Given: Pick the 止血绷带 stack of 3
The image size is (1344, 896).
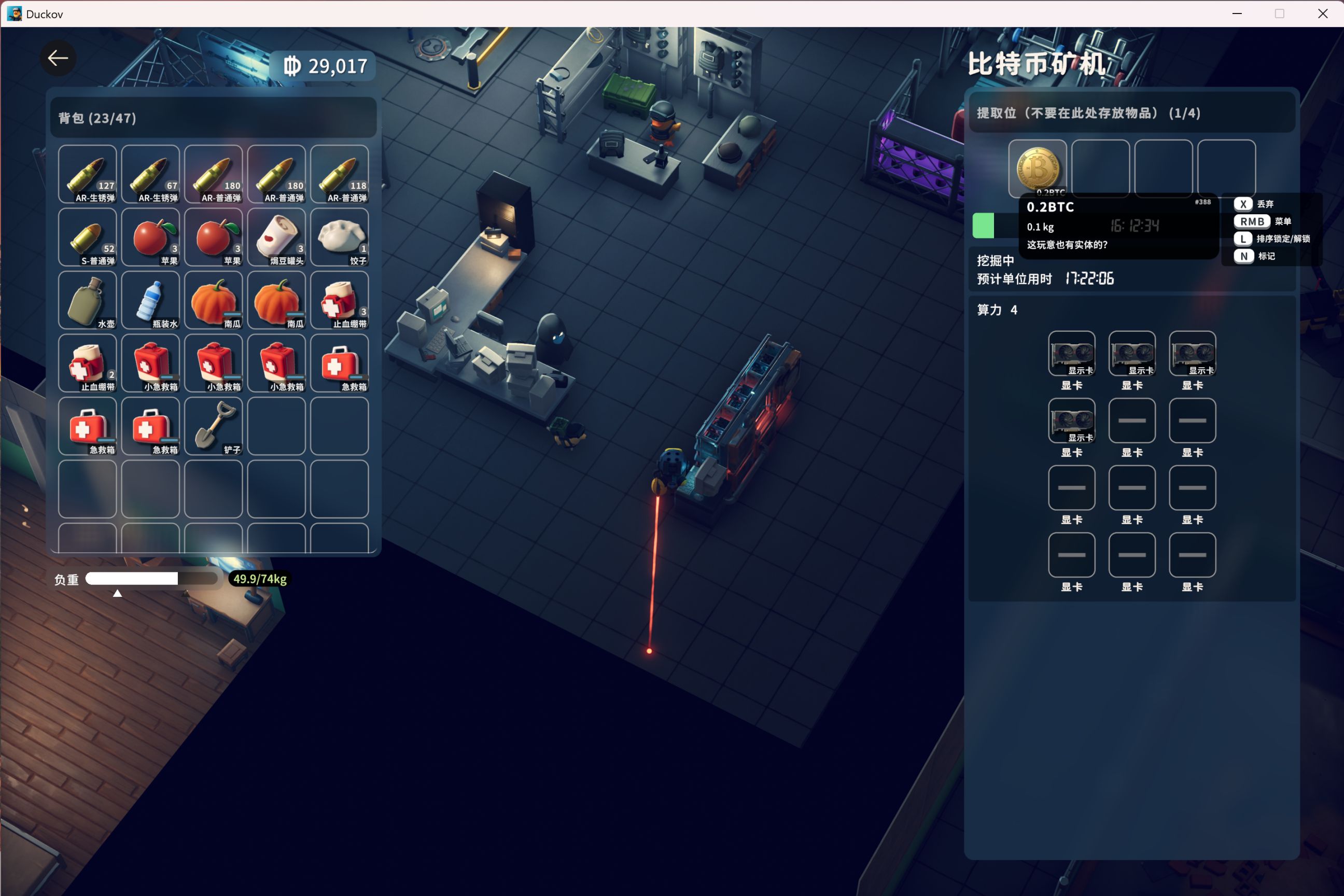Looking at the screenshot, I should tap(340, 299).
